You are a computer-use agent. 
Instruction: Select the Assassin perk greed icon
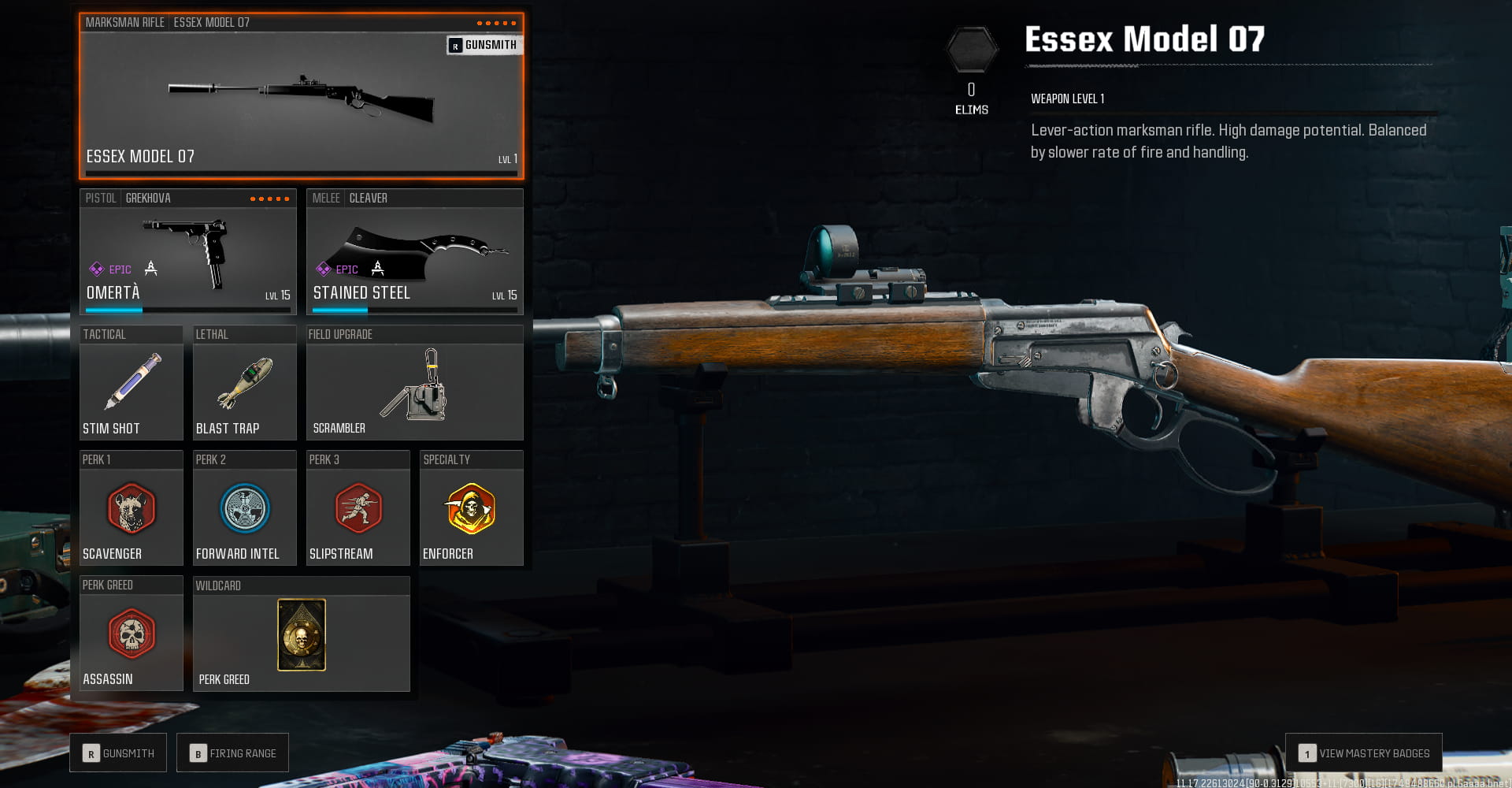coord(131,635)
